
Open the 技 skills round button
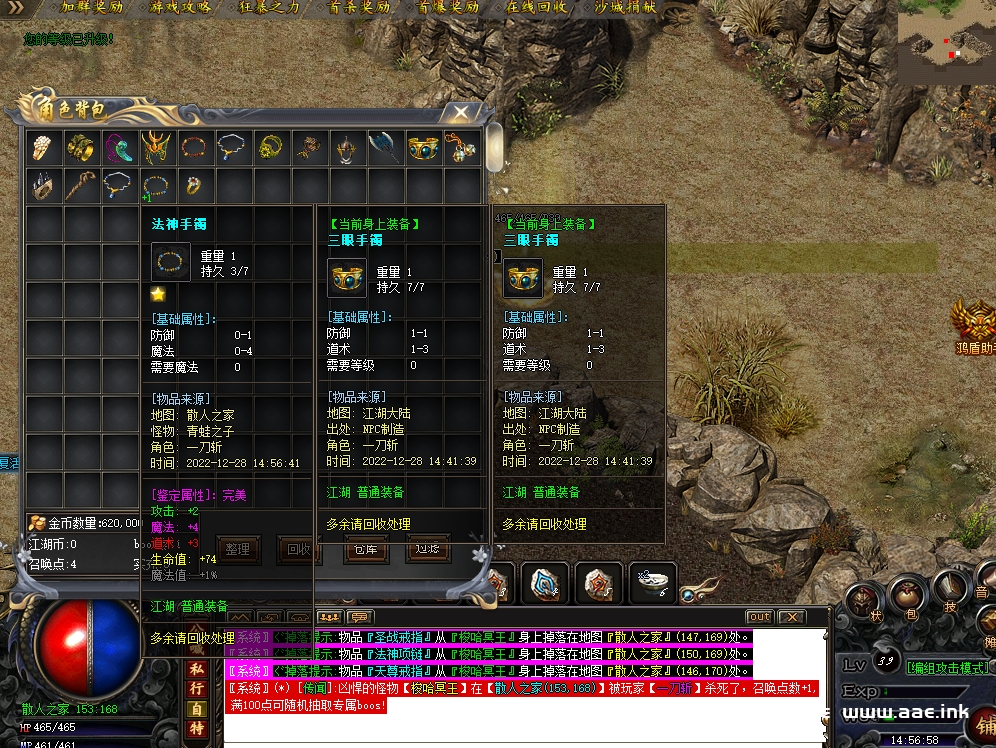click(x=948, y=592)
